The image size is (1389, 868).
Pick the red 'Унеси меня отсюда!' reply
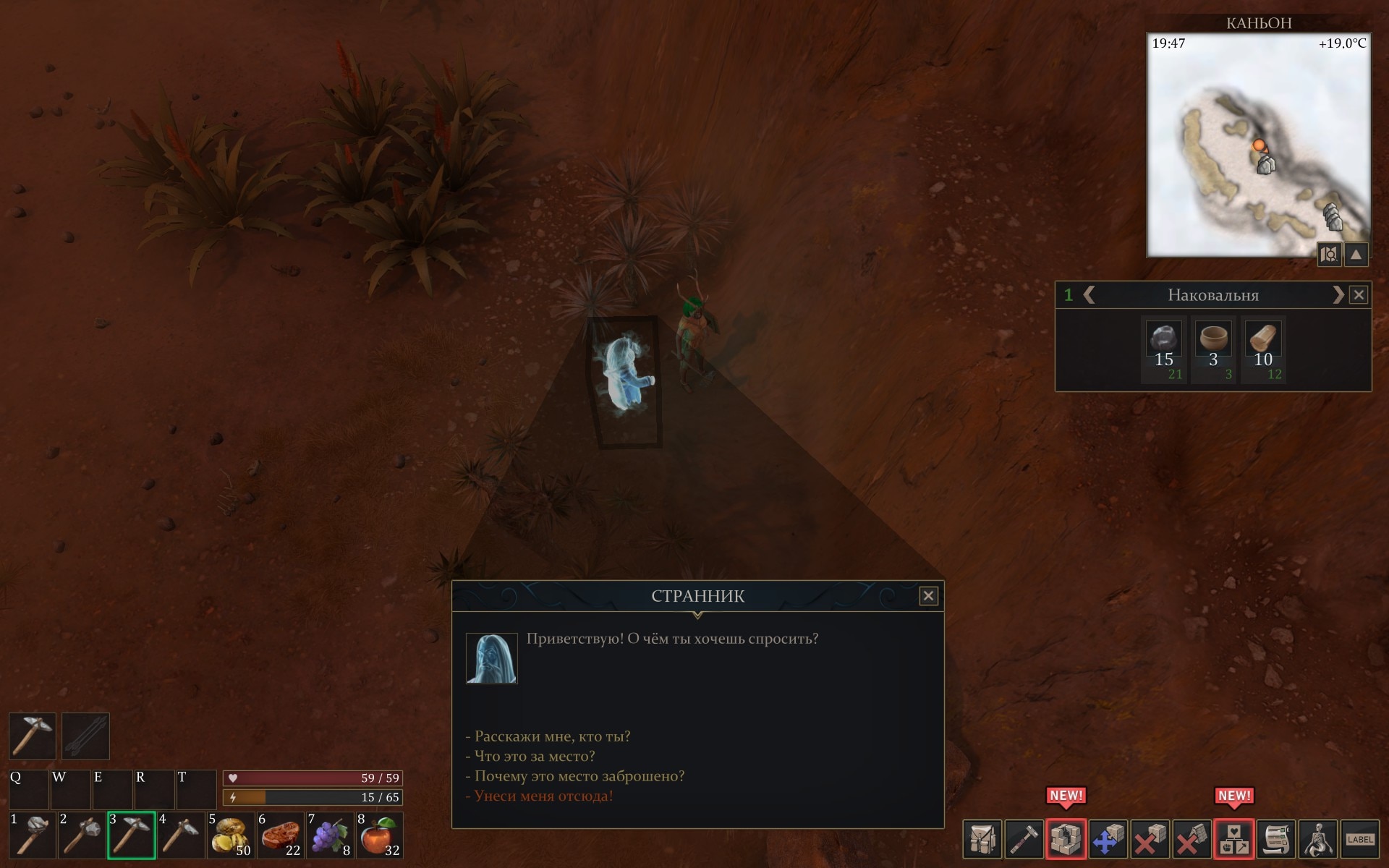pos(543,796)
